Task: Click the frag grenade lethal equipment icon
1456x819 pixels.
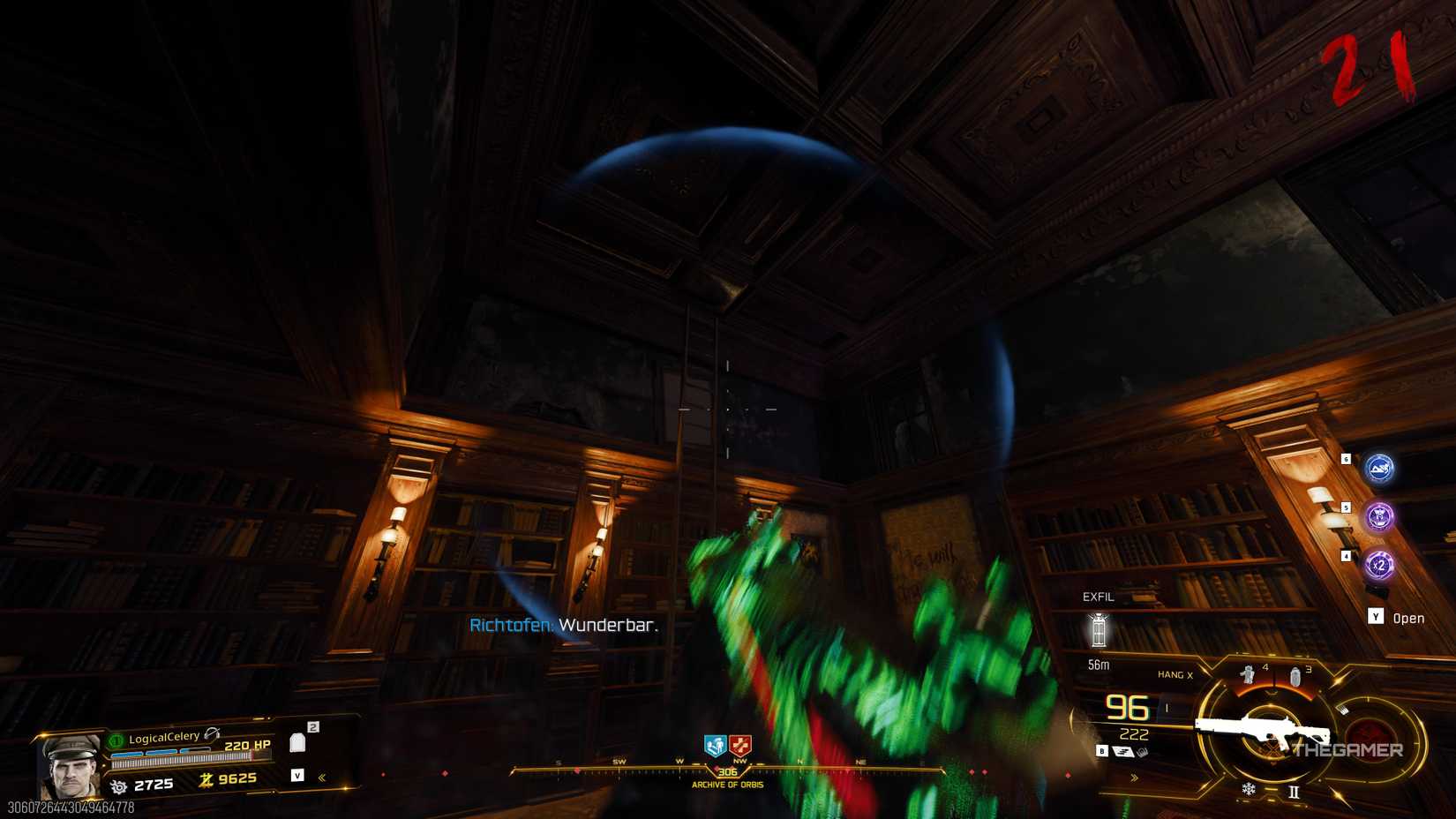Action: click(x=1295, y=675)
